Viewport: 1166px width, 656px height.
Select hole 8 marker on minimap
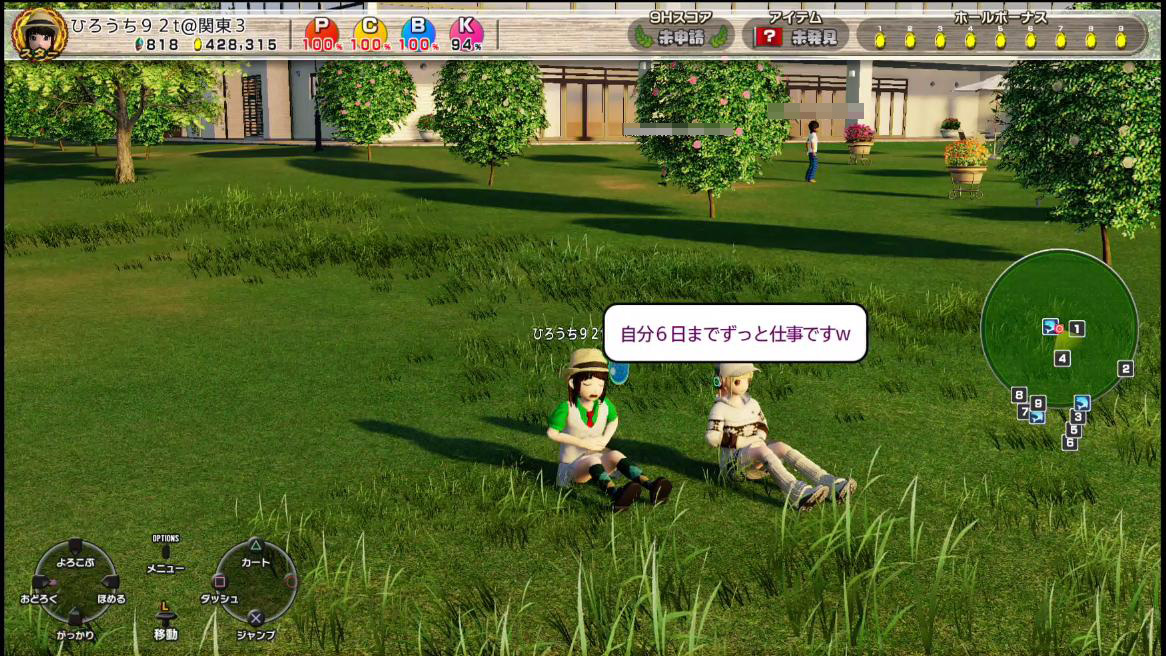1019,394
